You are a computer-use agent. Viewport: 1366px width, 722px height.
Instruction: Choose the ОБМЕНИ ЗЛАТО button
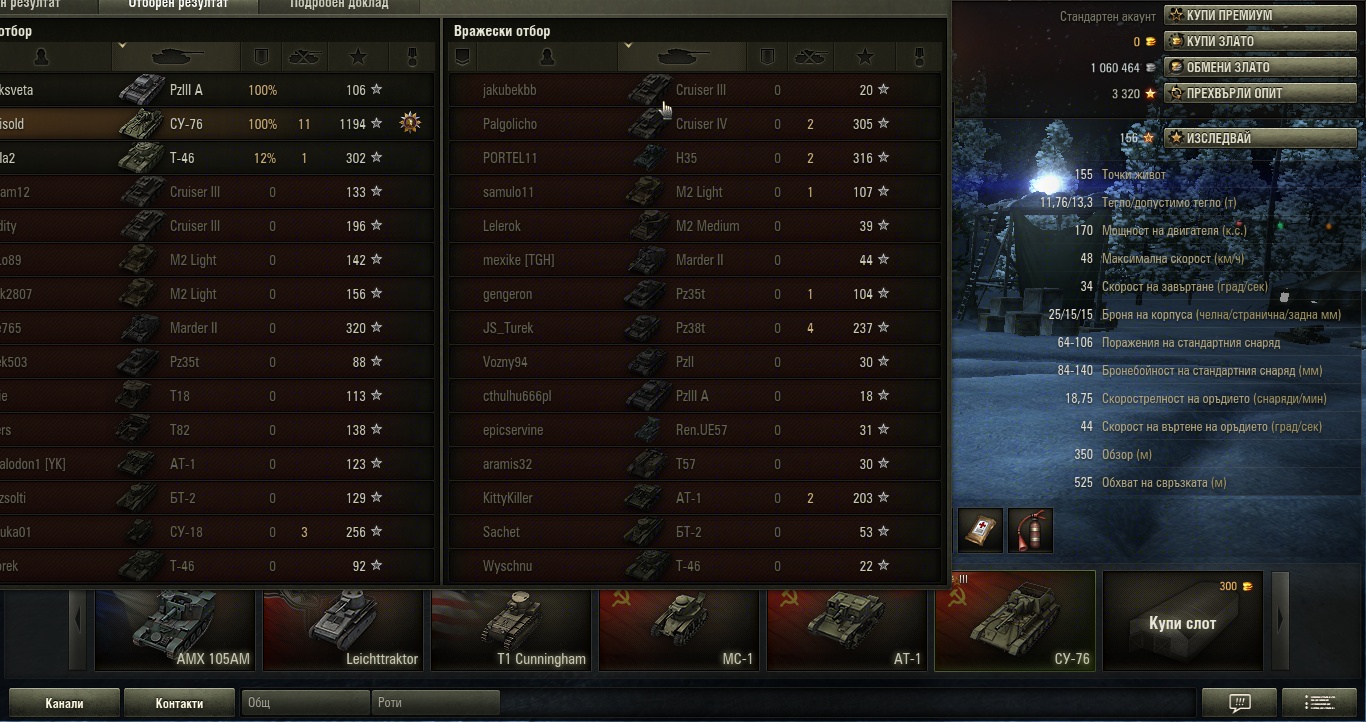pos(1246,68)
